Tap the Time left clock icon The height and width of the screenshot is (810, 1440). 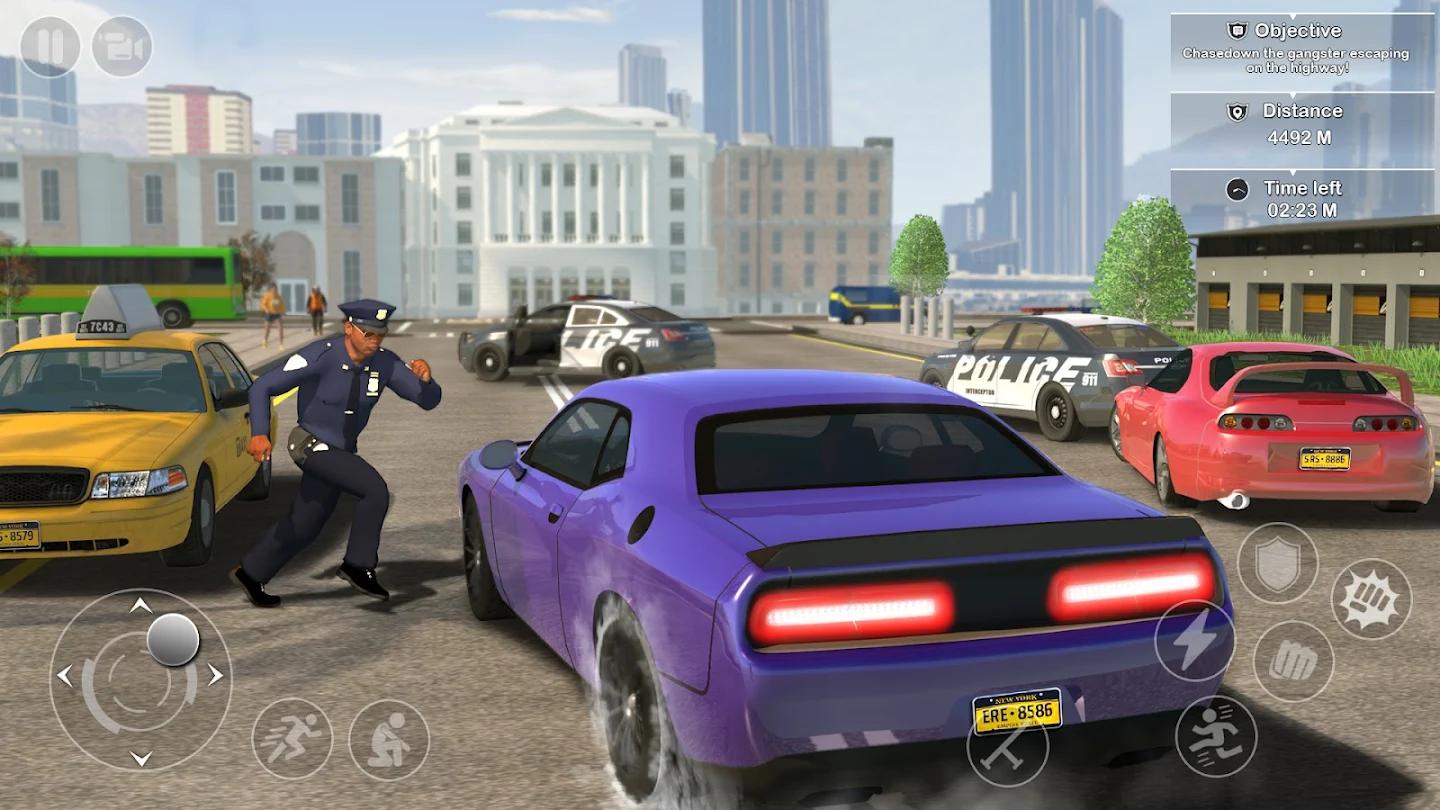pos(1237,187)
